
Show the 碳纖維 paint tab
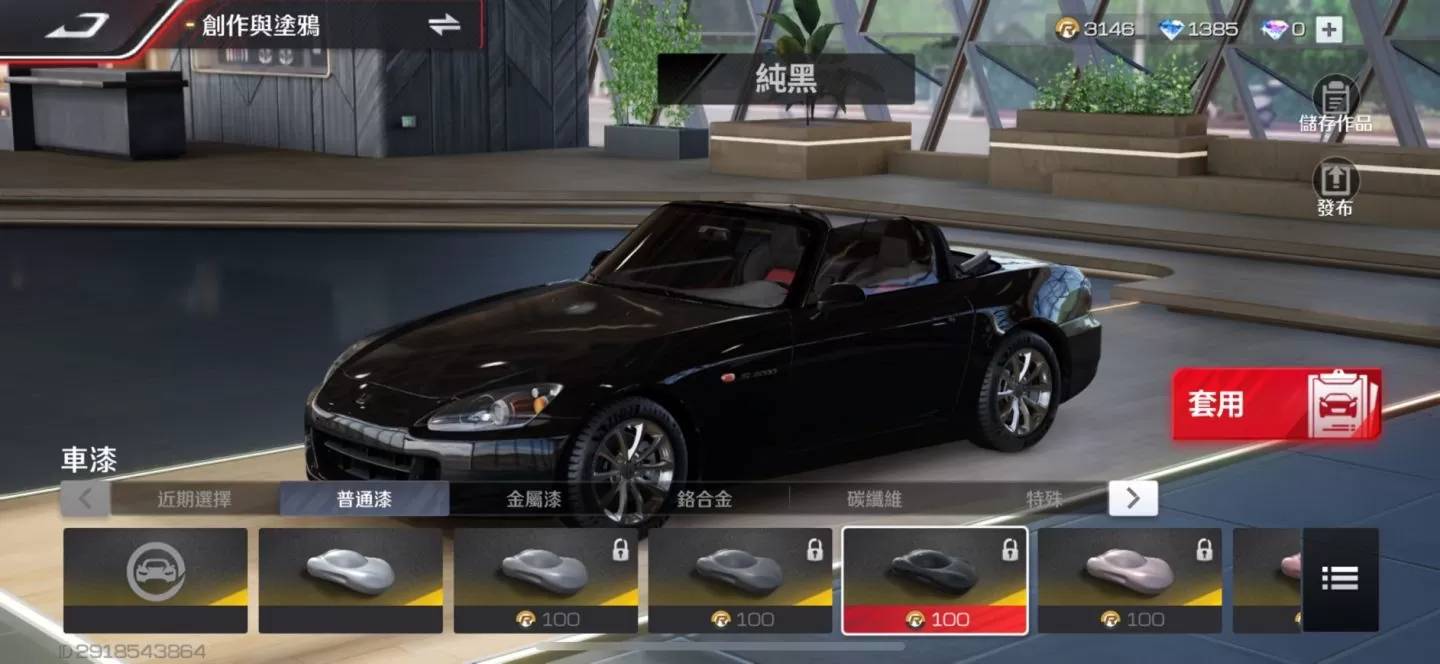874,499
